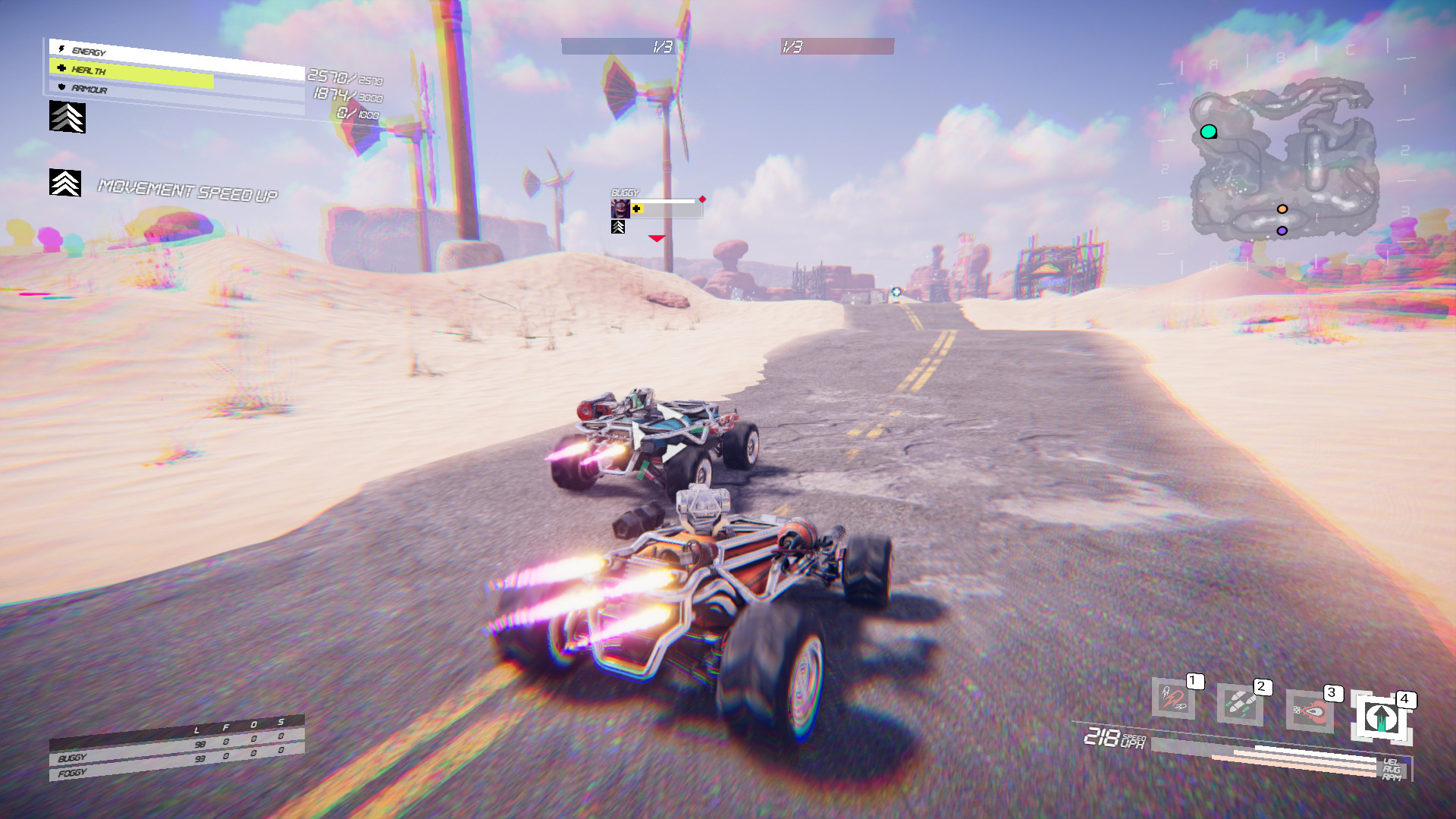Click the health cross icon

coord(61,69)
